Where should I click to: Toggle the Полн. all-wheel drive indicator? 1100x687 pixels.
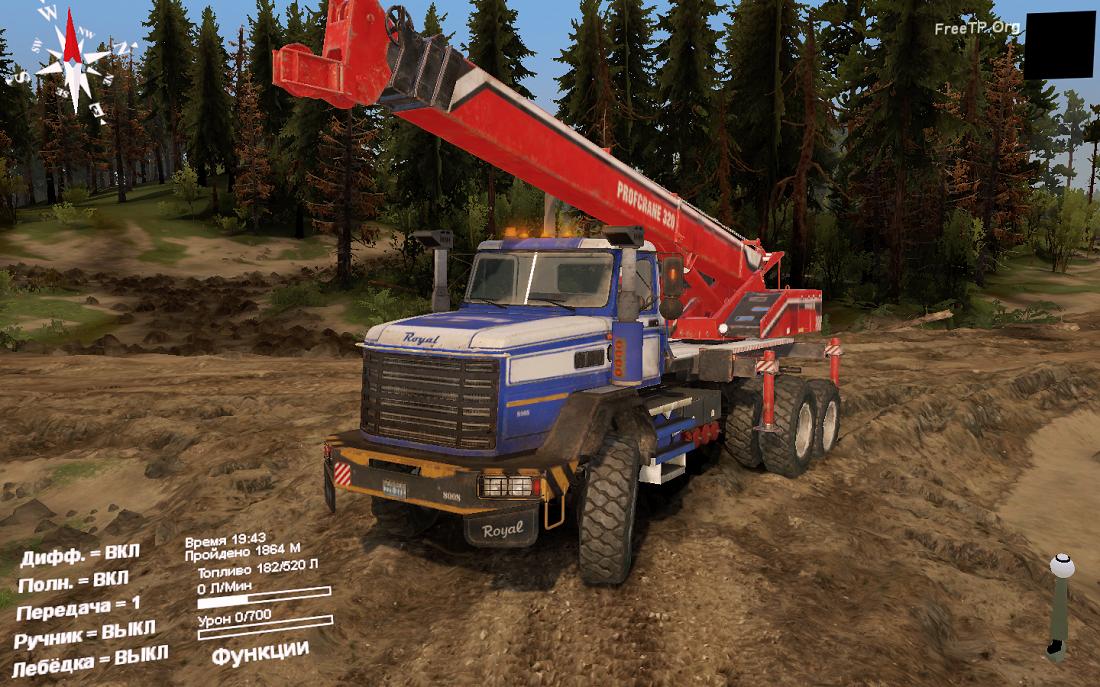73,581
